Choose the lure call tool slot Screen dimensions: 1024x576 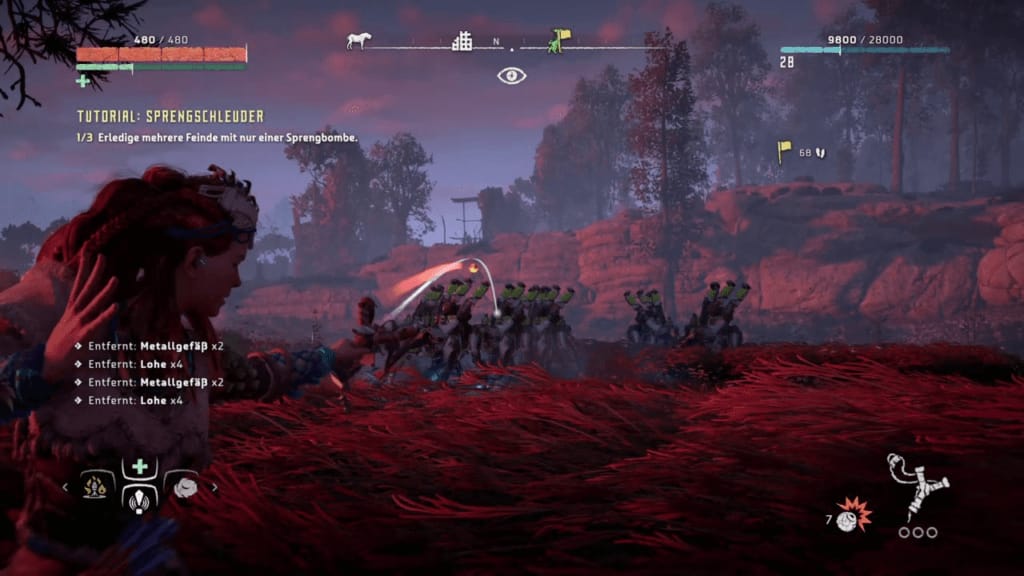click(139, 498)
